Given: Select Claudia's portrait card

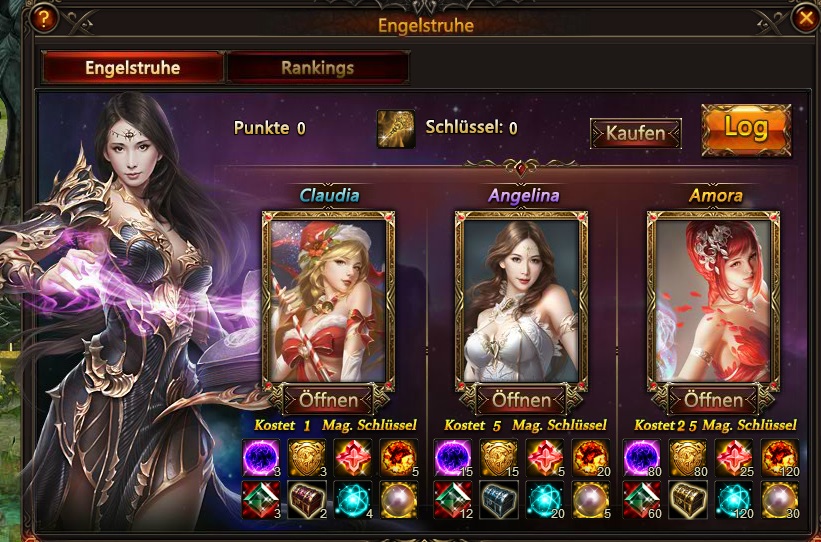Looking at the screenshot, I should click(328, 300).
